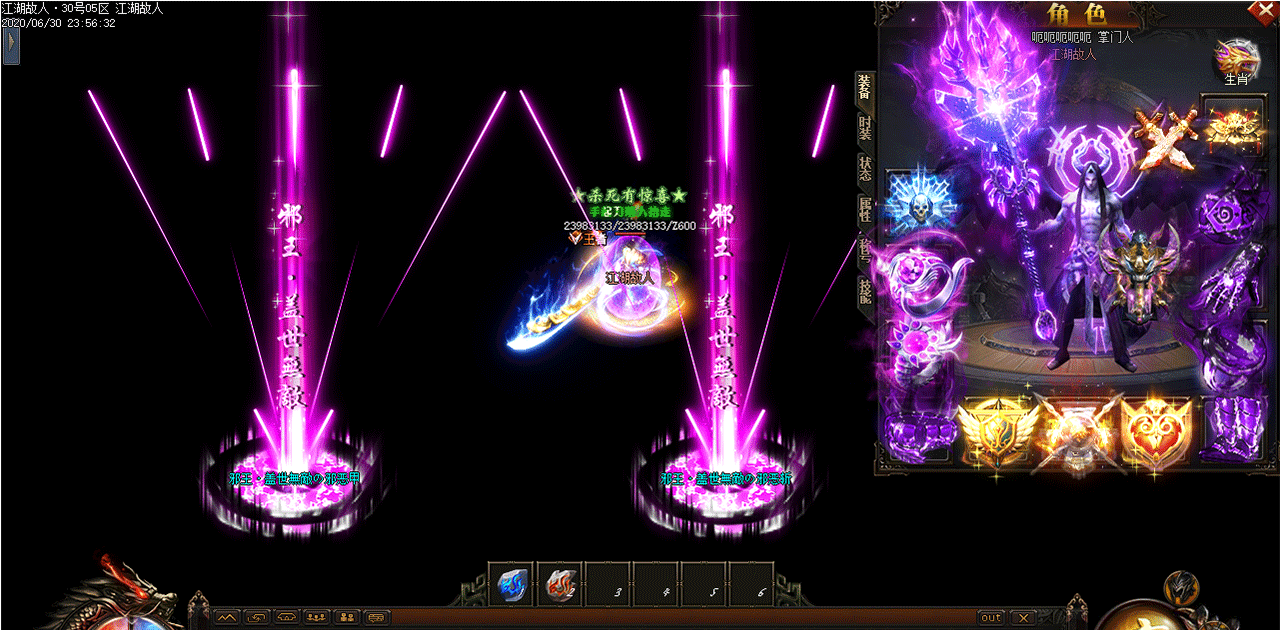Click the X button beside 'out'
The width and height of the screenshot is (1281, 630).
tap(1021, 618)
